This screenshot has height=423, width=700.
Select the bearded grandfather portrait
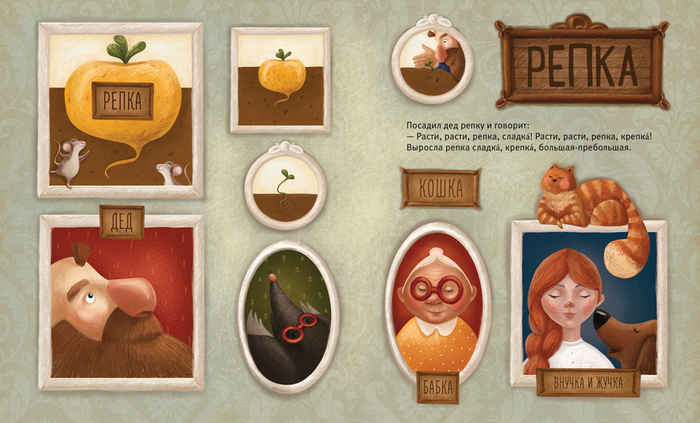click(120, 302)
